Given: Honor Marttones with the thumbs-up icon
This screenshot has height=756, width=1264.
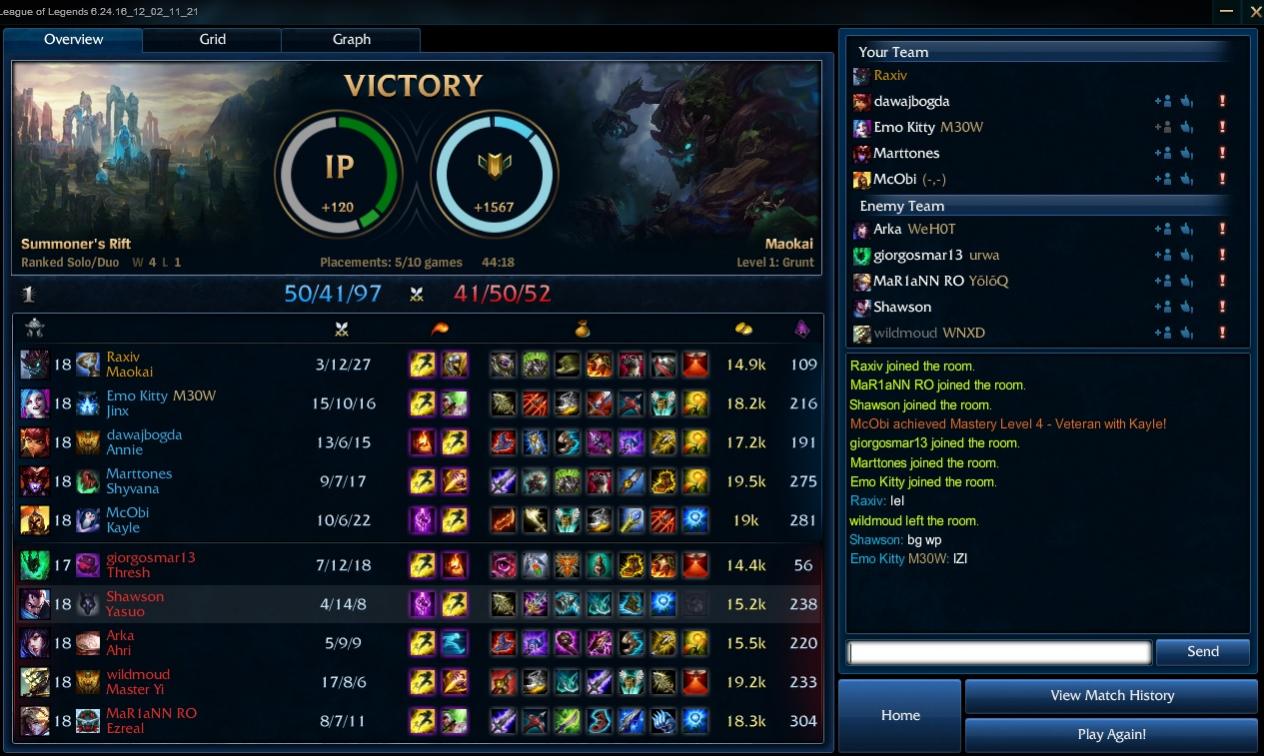Looking at the screenshot, I should click(1187, 153).
